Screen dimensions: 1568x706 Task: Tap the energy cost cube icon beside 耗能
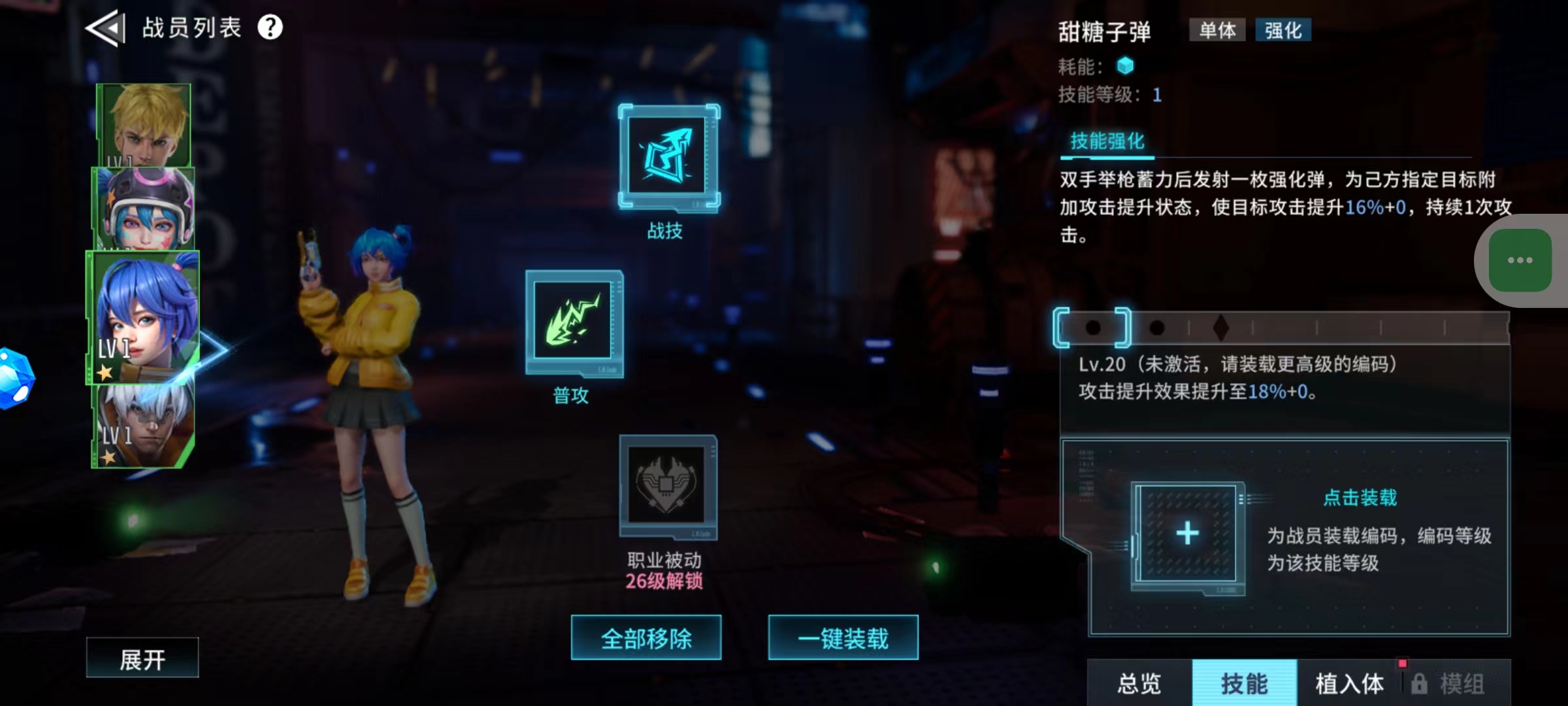click(1124, 65)
